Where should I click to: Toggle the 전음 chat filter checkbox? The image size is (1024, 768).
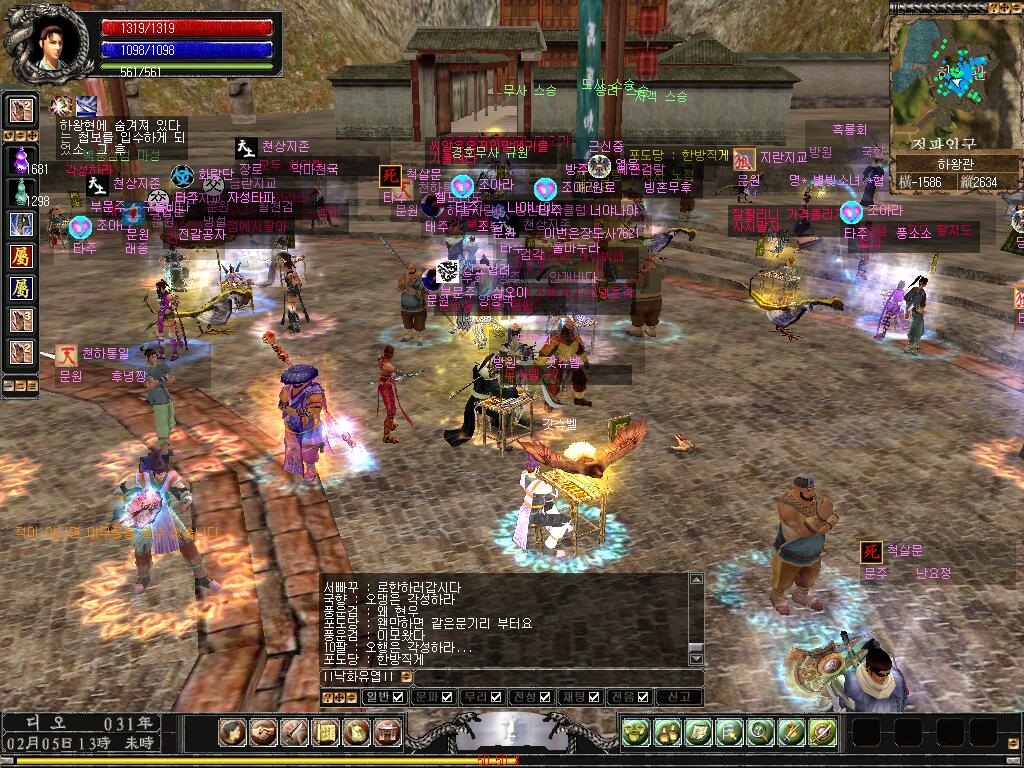(643, 697)
